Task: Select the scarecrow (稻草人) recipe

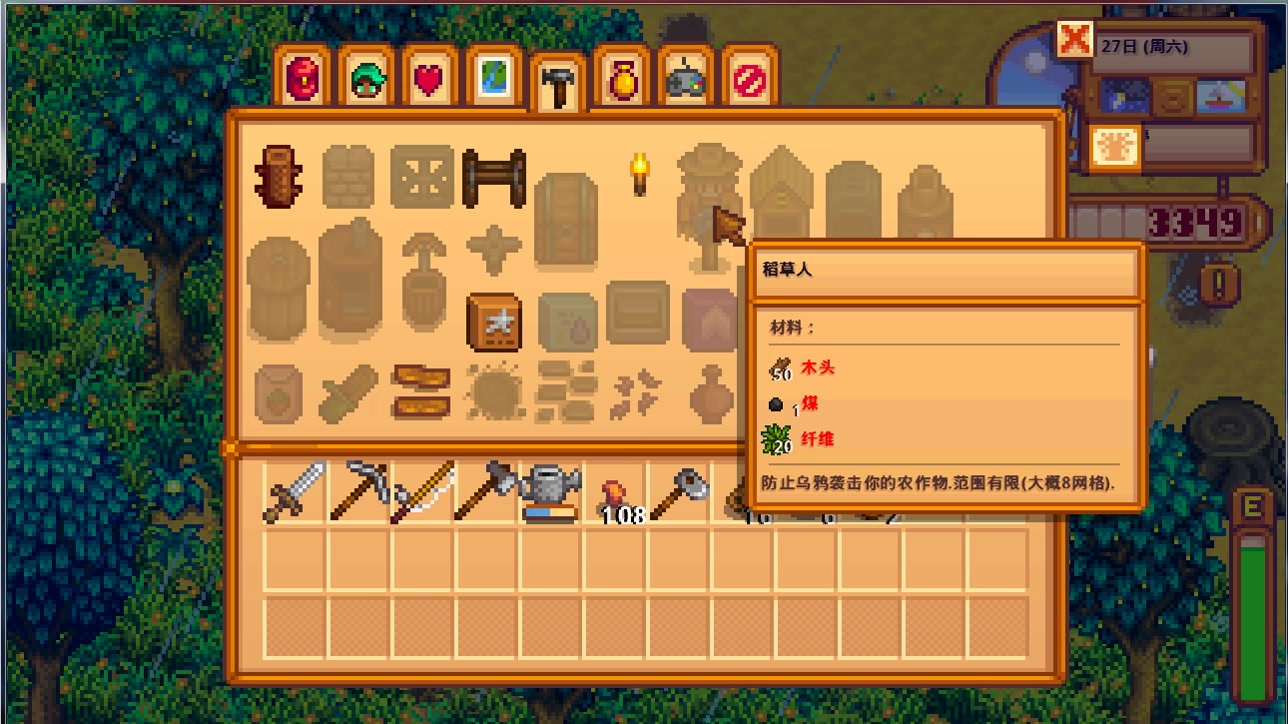Action: coord(709,205)
